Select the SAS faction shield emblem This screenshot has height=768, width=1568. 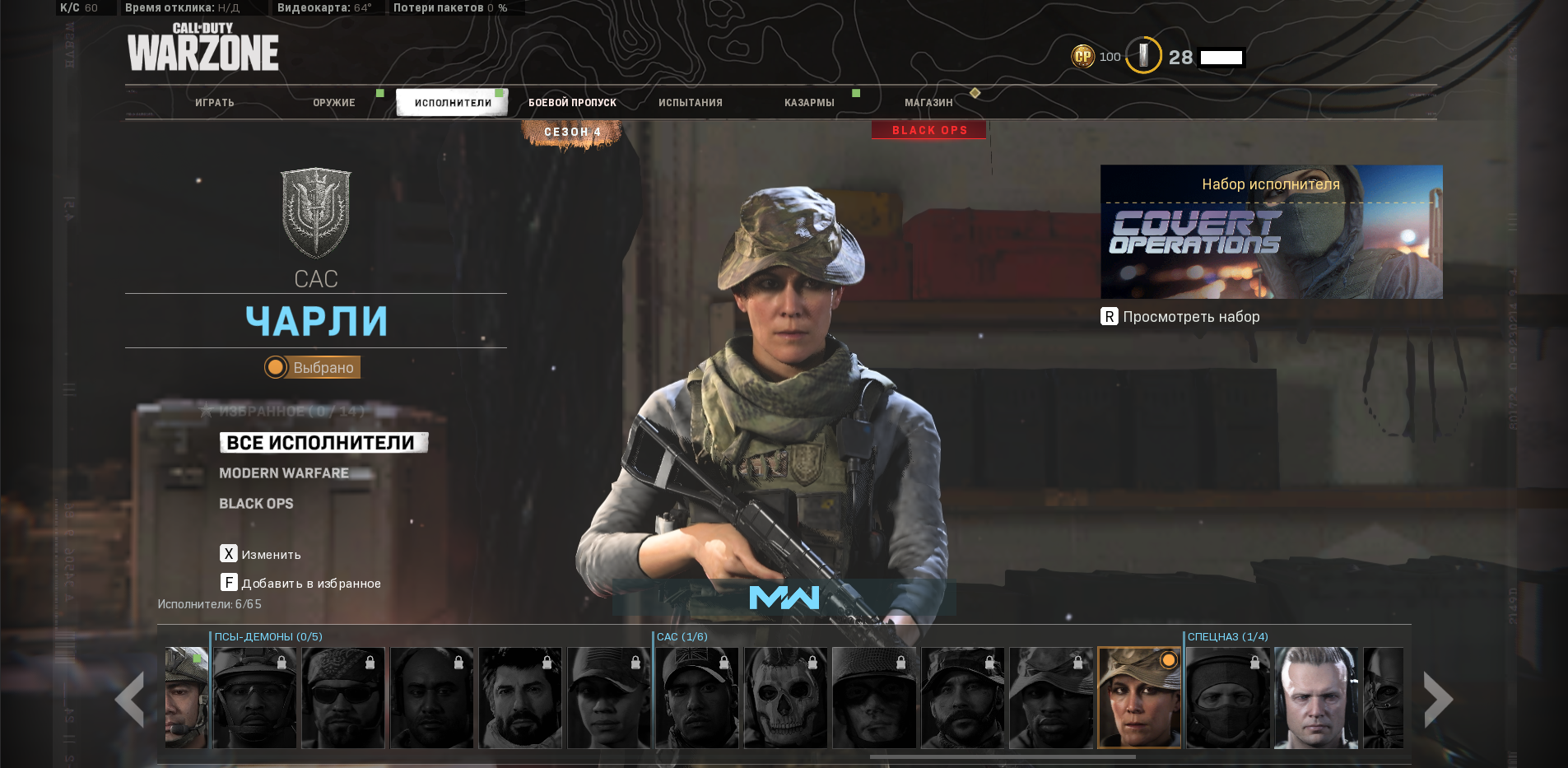tap(316, 210)
